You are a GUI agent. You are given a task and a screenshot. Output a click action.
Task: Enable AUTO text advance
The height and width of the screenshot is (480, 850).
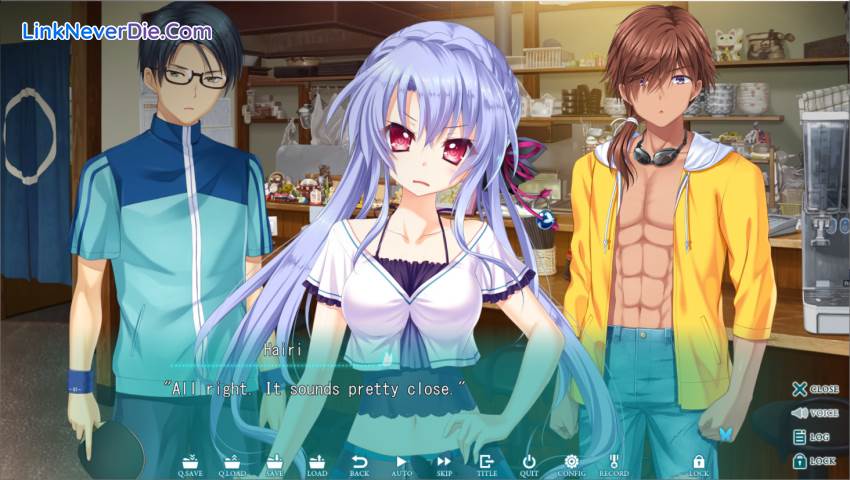tap(401, 464)
